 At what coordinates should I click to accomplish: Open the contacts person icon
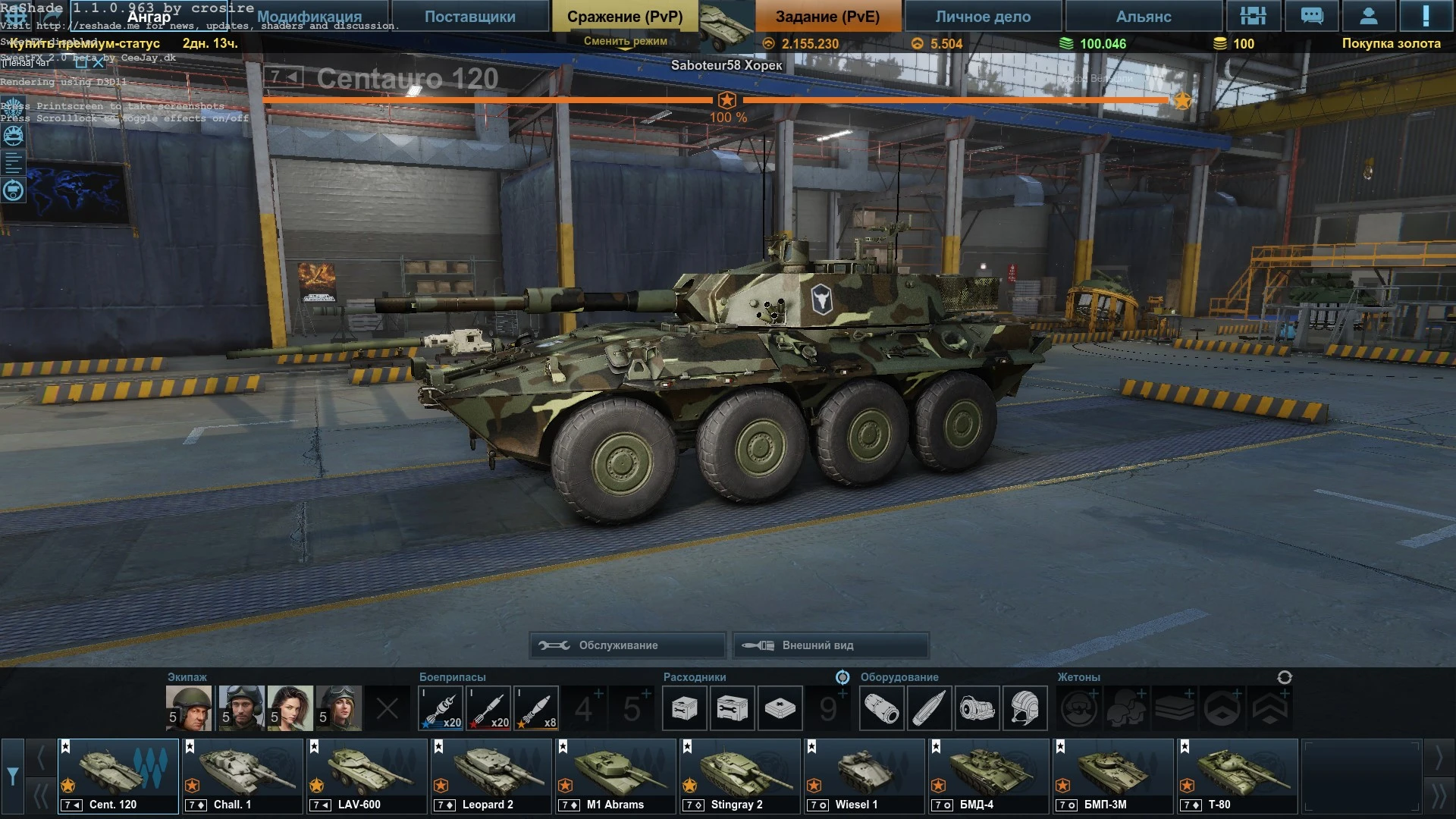(1369, 15)
